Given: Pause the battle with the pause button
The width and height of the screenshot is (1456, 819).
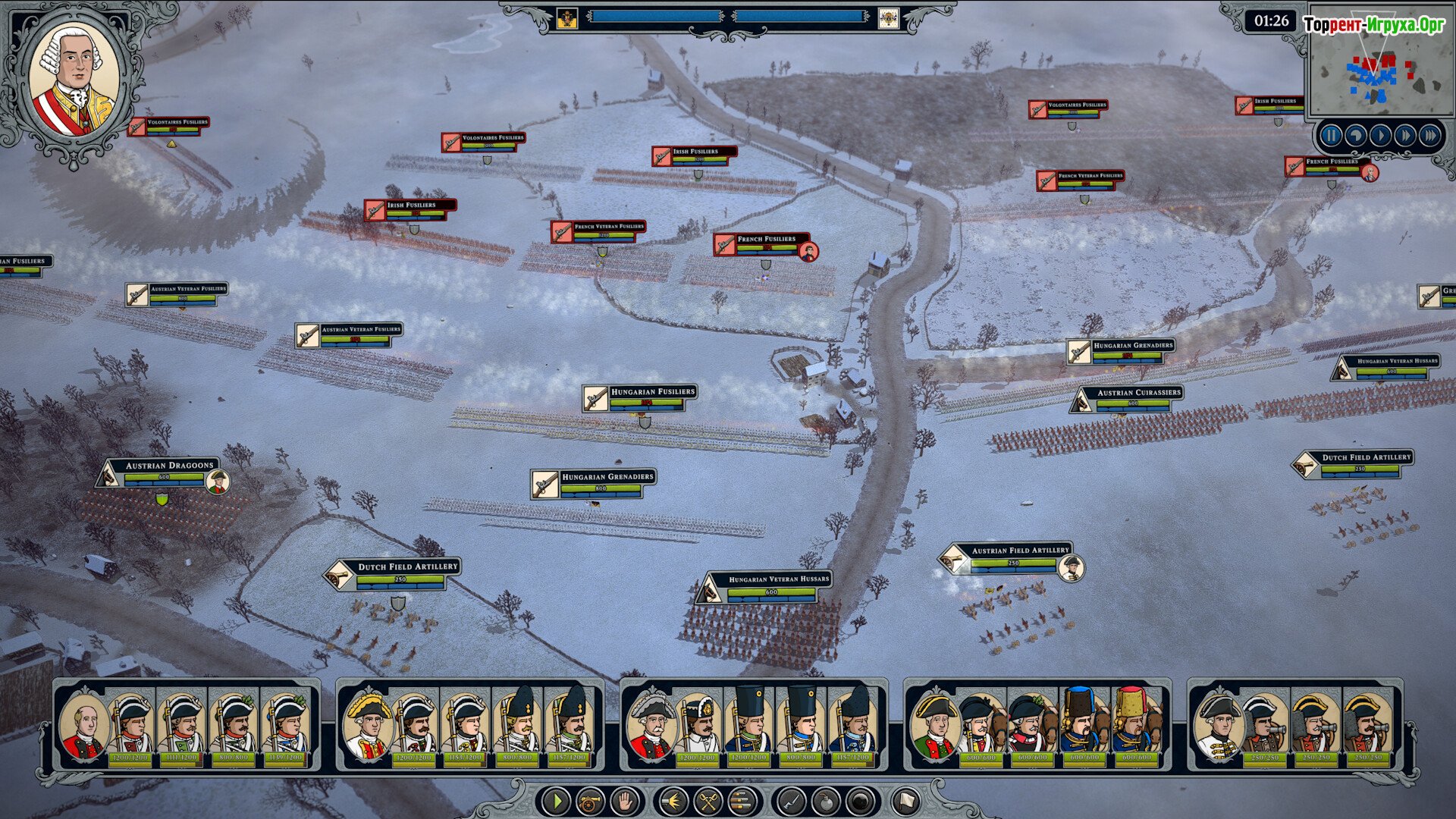Looking at the screenshot, I should (1331, 136).
